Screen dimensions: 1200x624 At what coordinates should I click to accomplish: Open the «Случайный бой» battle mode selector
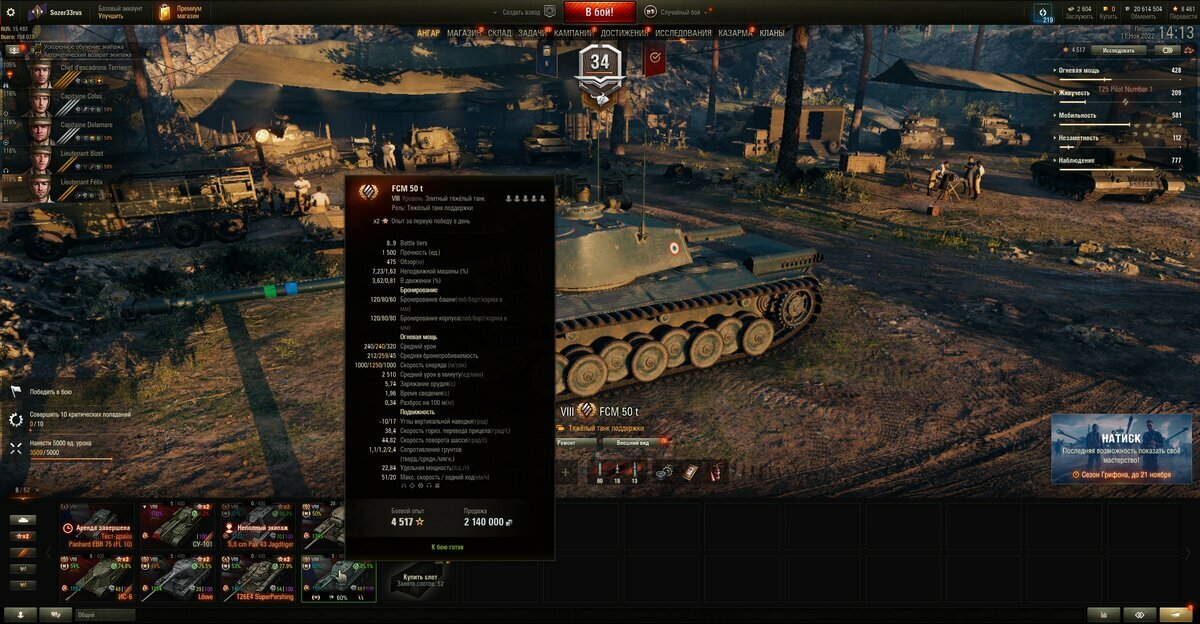coord(682,12)
